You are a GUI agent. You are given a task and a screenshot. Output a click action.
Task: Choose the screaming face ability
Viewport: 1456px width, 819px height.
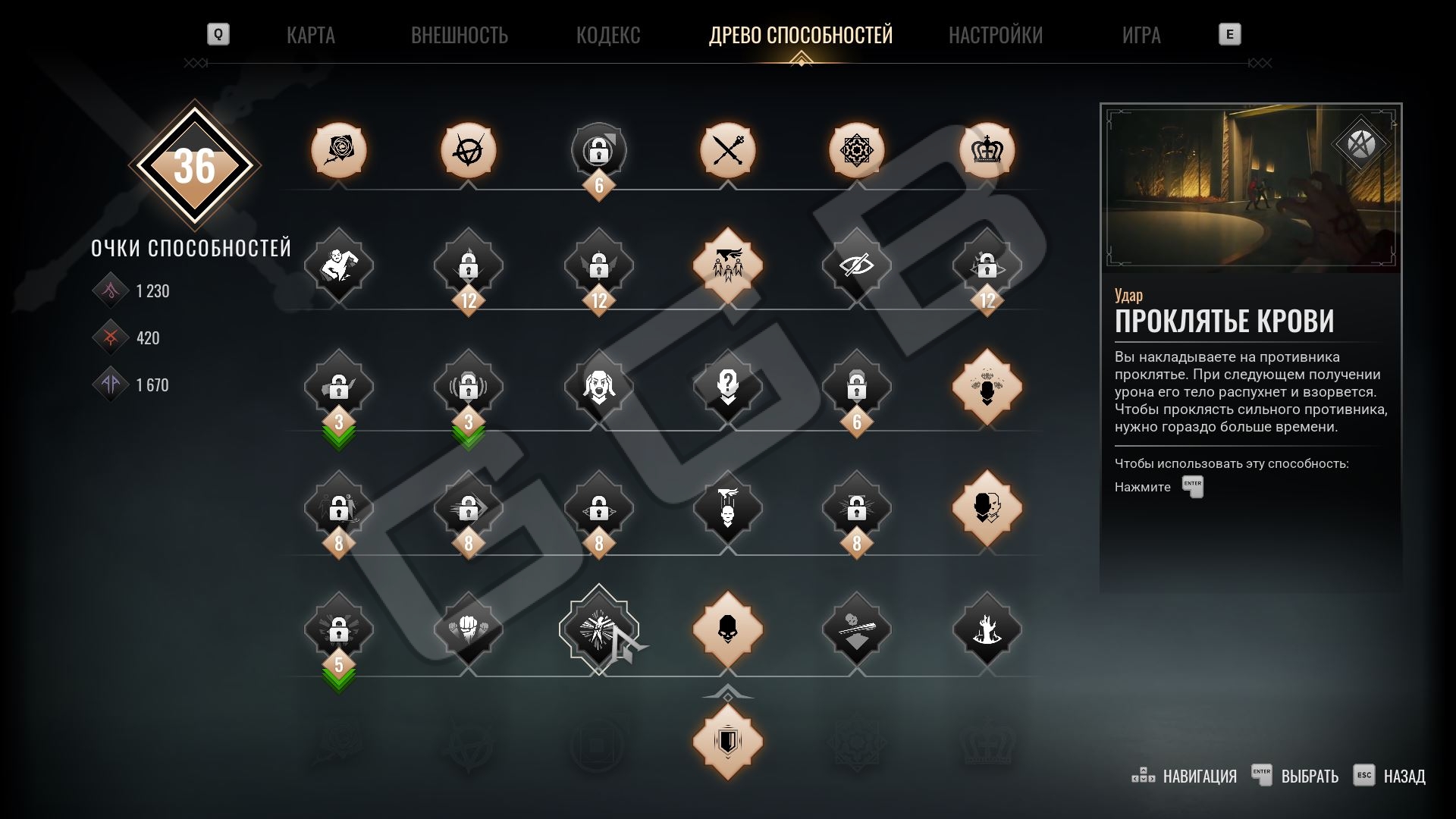point(598,387)
